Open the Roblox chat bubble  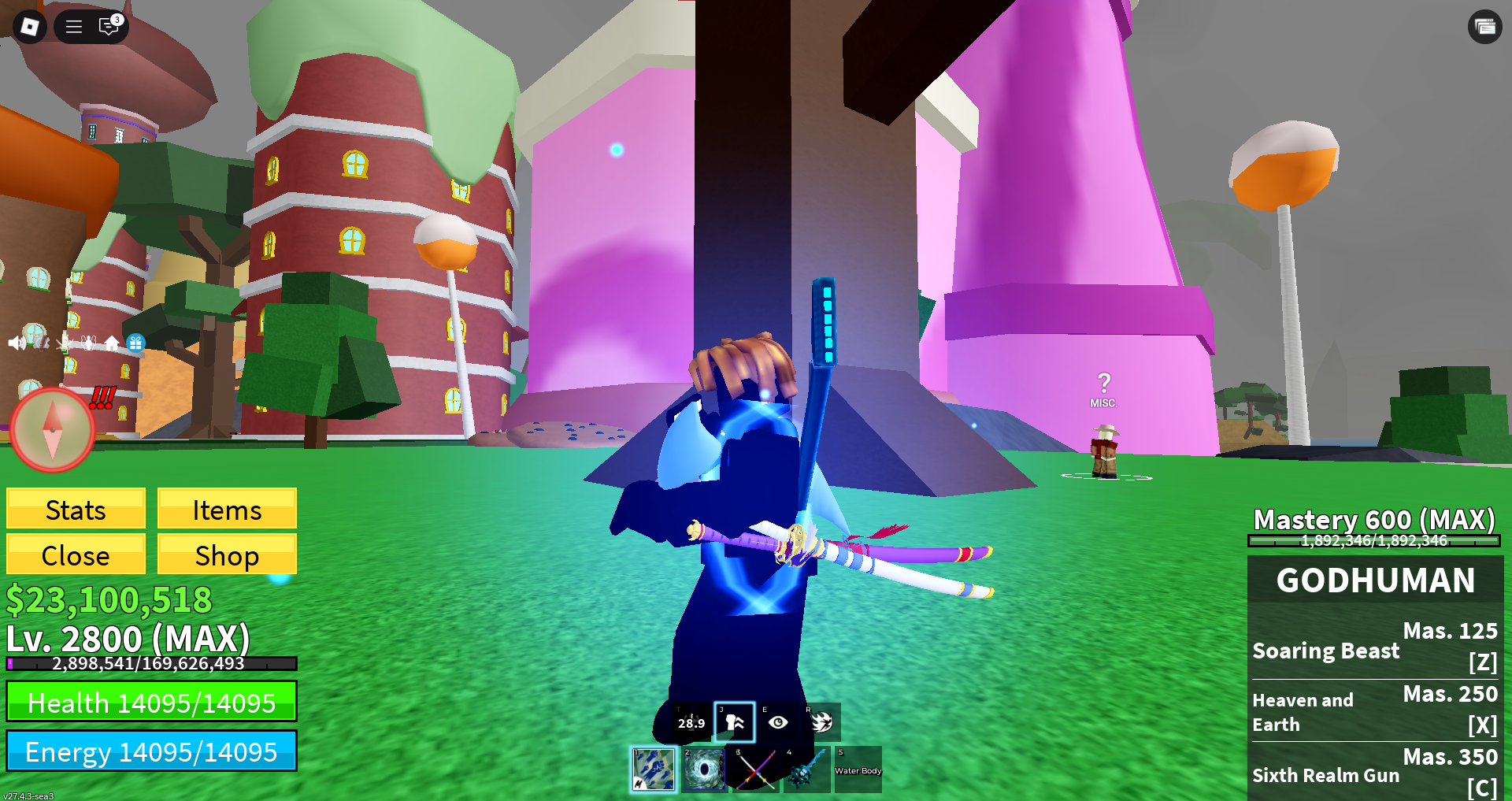click(x=109, y=27)
